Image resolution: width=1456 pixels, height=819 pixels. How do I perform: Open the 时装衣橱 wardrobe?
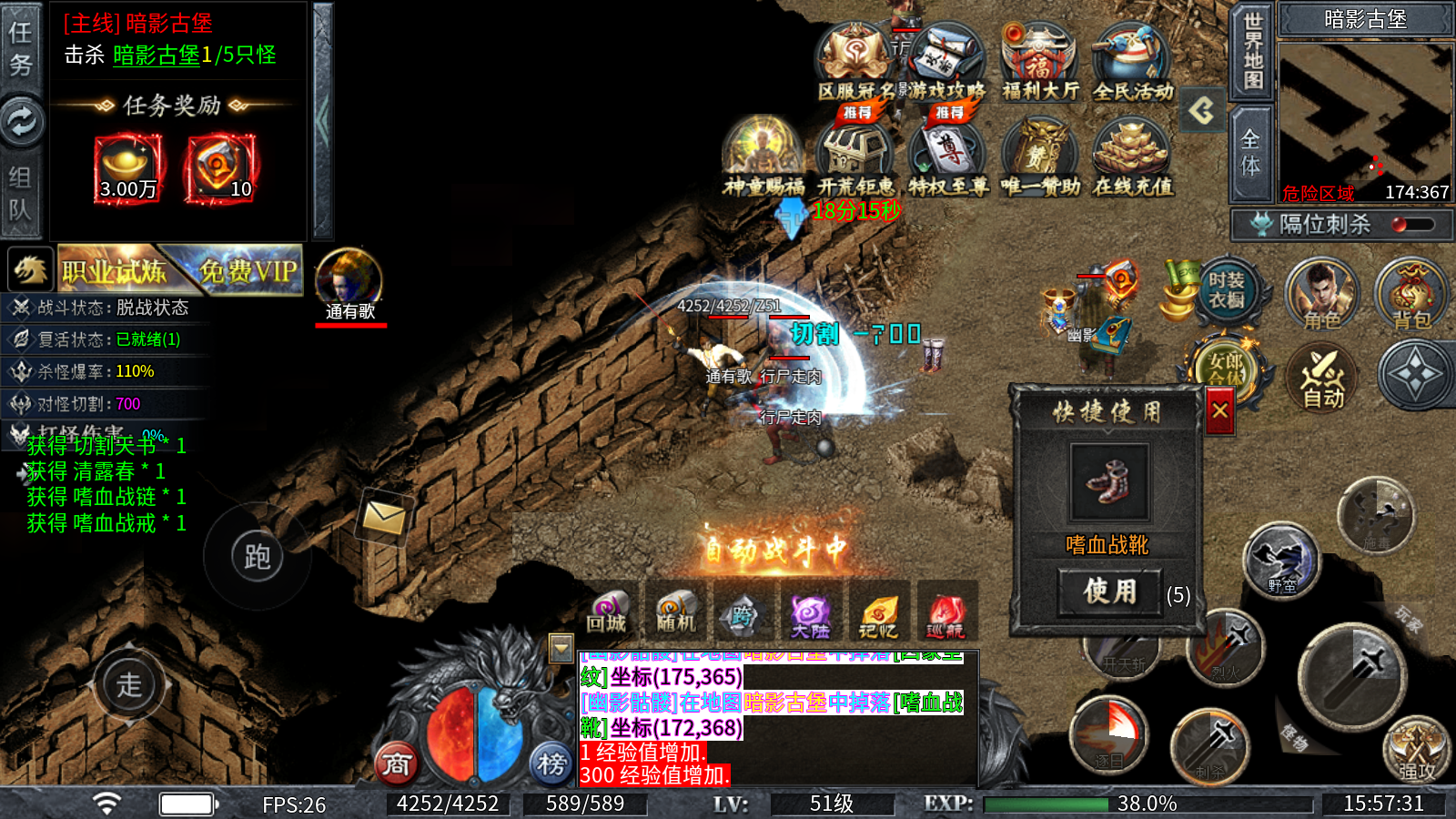1226,291
